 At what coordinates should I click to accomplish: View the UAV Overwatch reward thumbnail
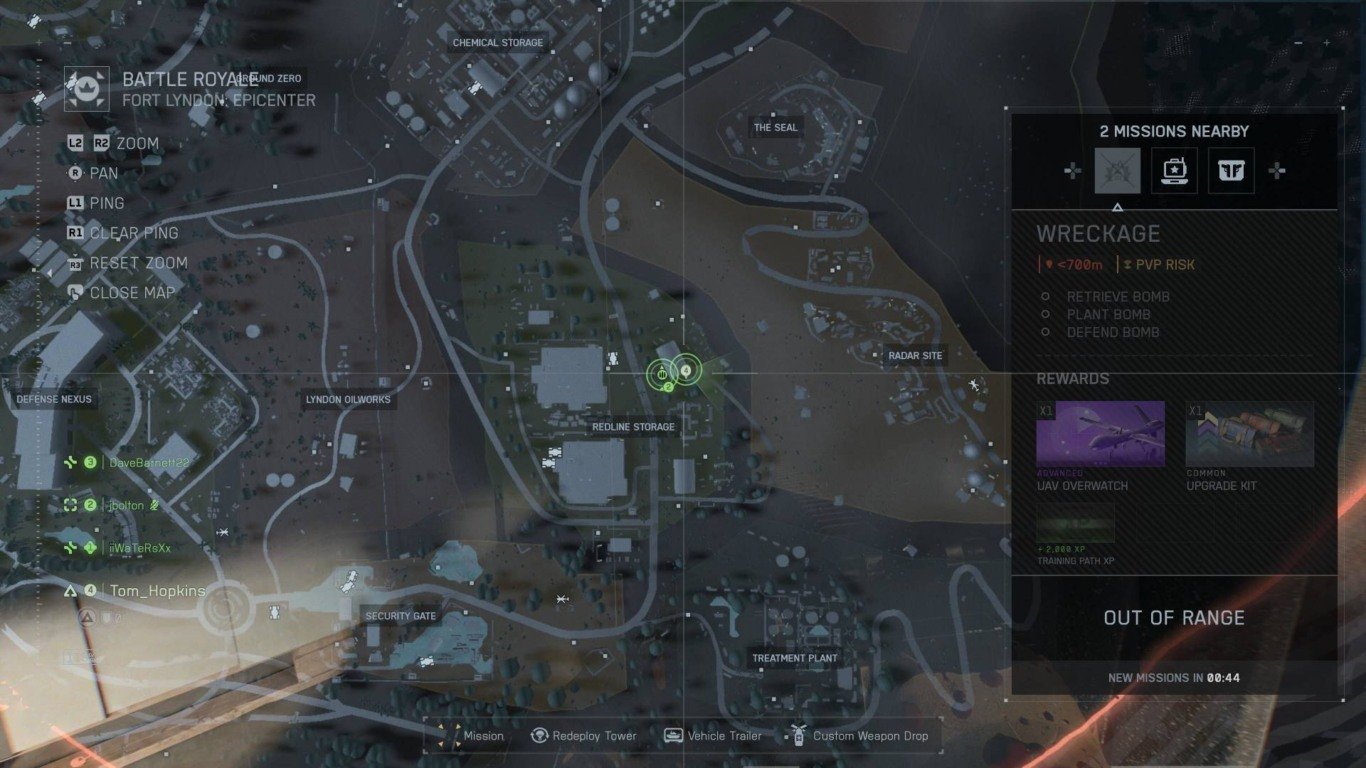[1100, 434]
